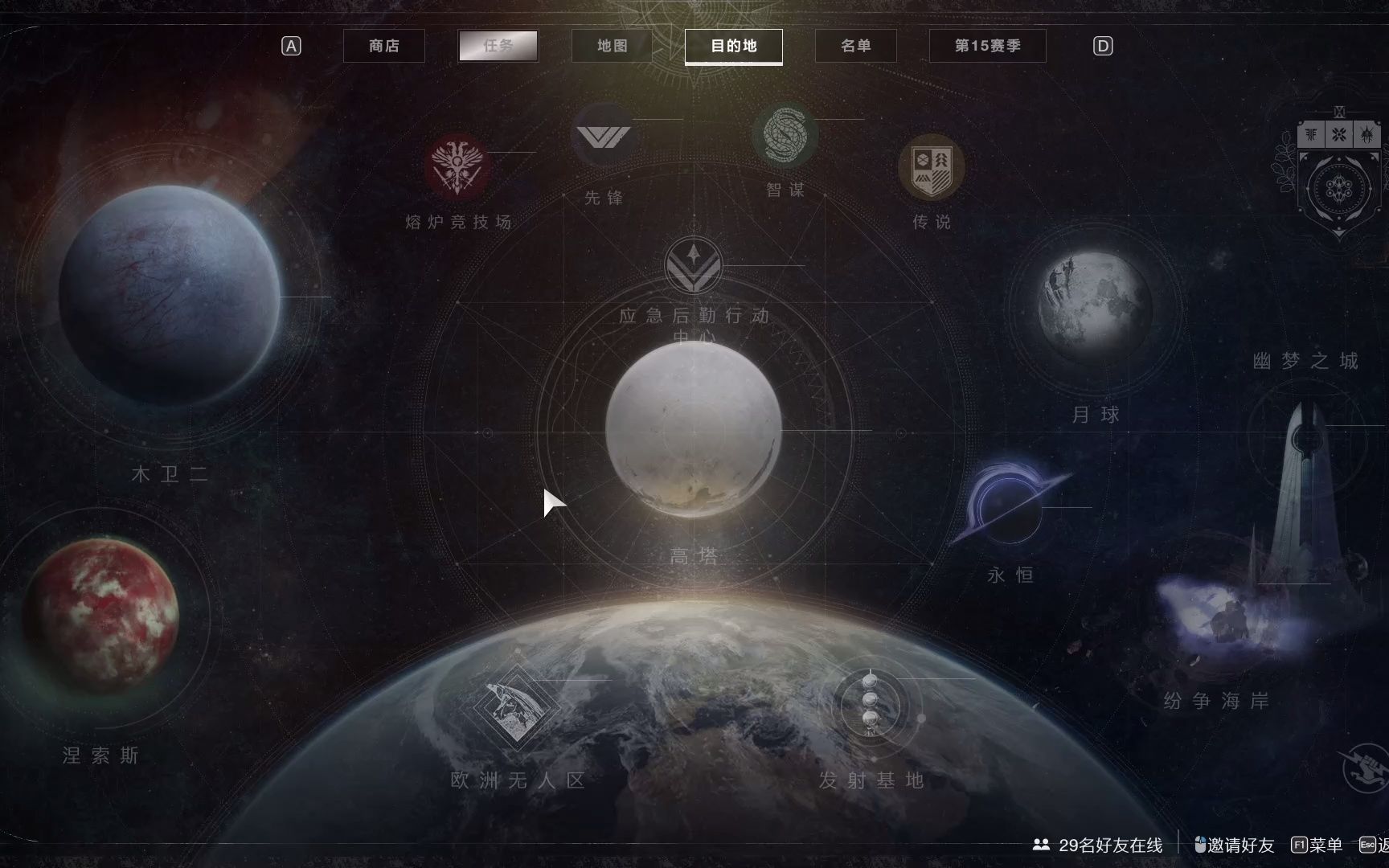The width and height of the screenshot is (1389, 868).
Task: Select the 熔炉竞技场 Crucible emblem
Action: (x=457, y=167)
